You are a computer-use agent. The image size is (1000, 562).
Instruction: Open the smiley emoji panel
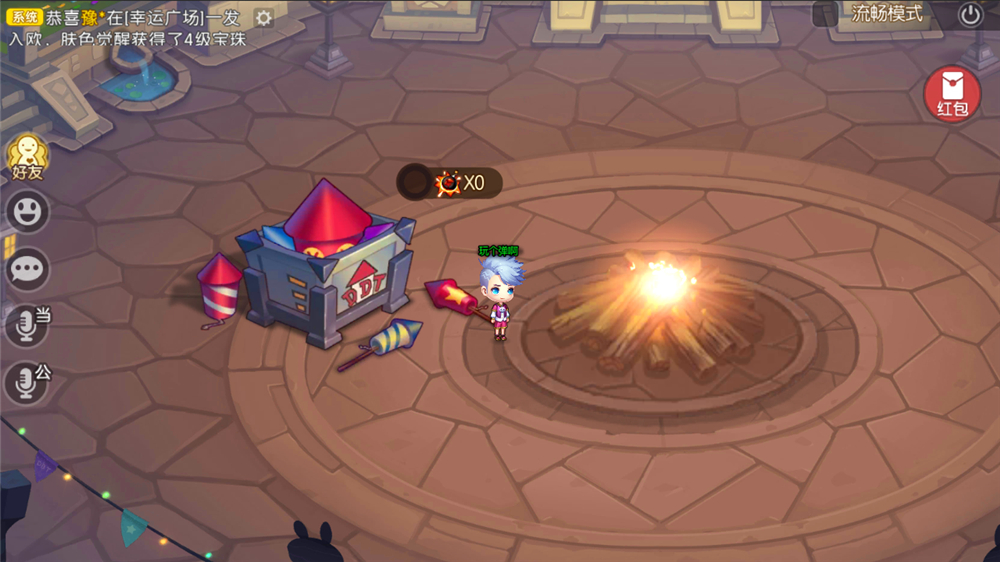[28, 211]
